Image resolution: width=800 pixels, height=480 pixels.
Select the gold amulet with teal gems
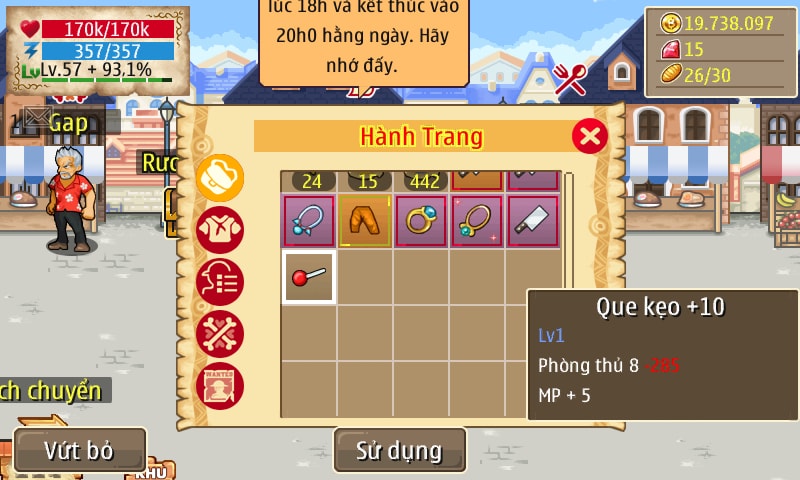click(476, 221)
